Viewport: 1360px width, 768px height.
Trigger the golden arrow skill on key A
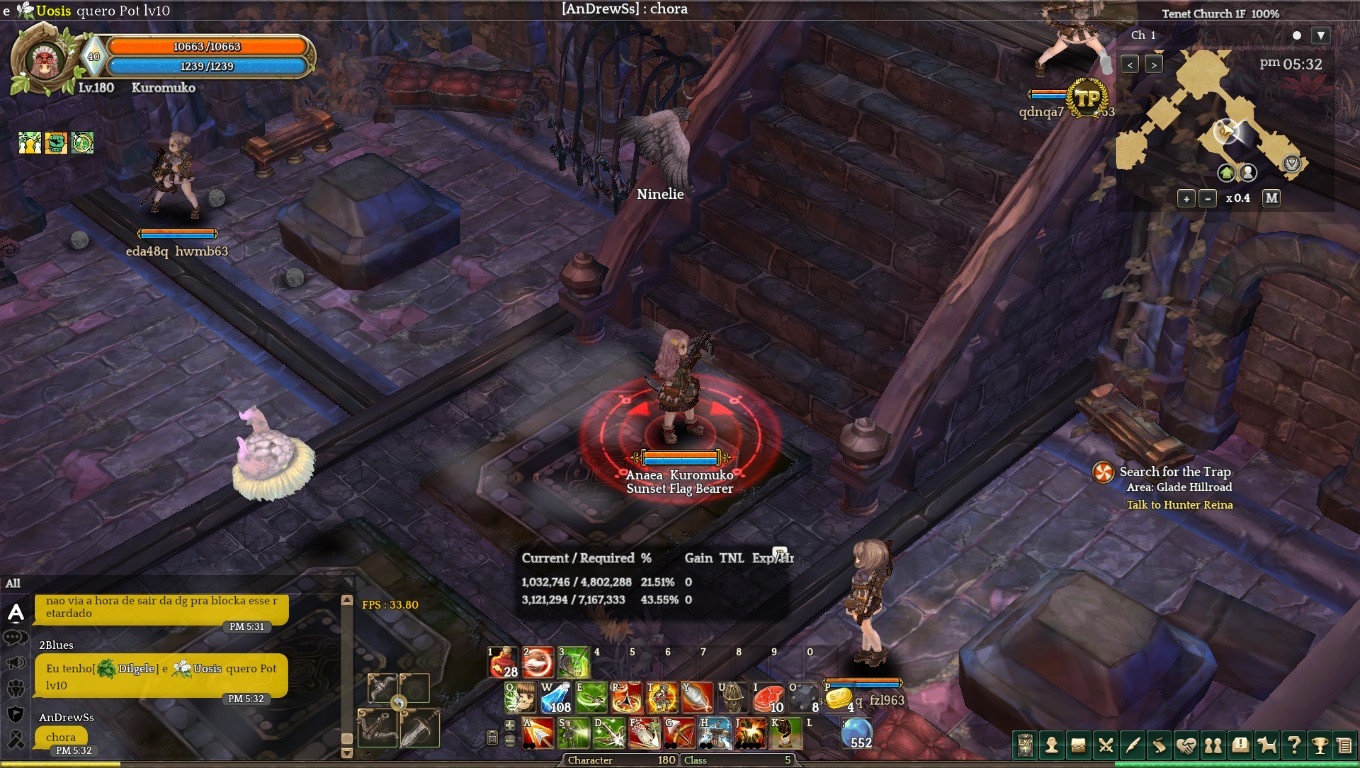(x=538, y=733)
